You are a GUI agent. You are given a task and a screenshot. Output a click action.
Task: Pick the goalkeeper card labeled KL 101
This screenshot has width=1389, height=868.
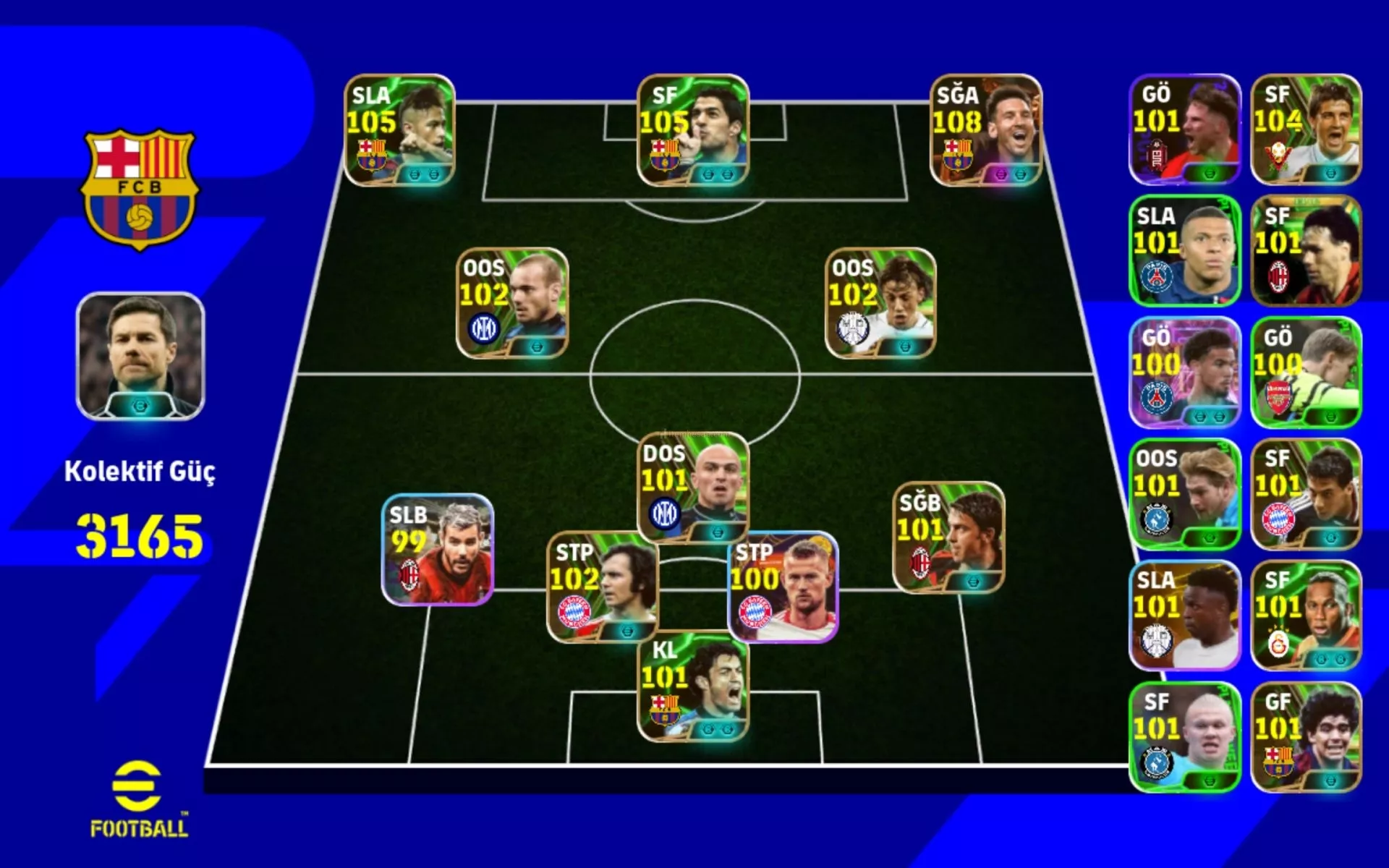[x=692, y=687]
